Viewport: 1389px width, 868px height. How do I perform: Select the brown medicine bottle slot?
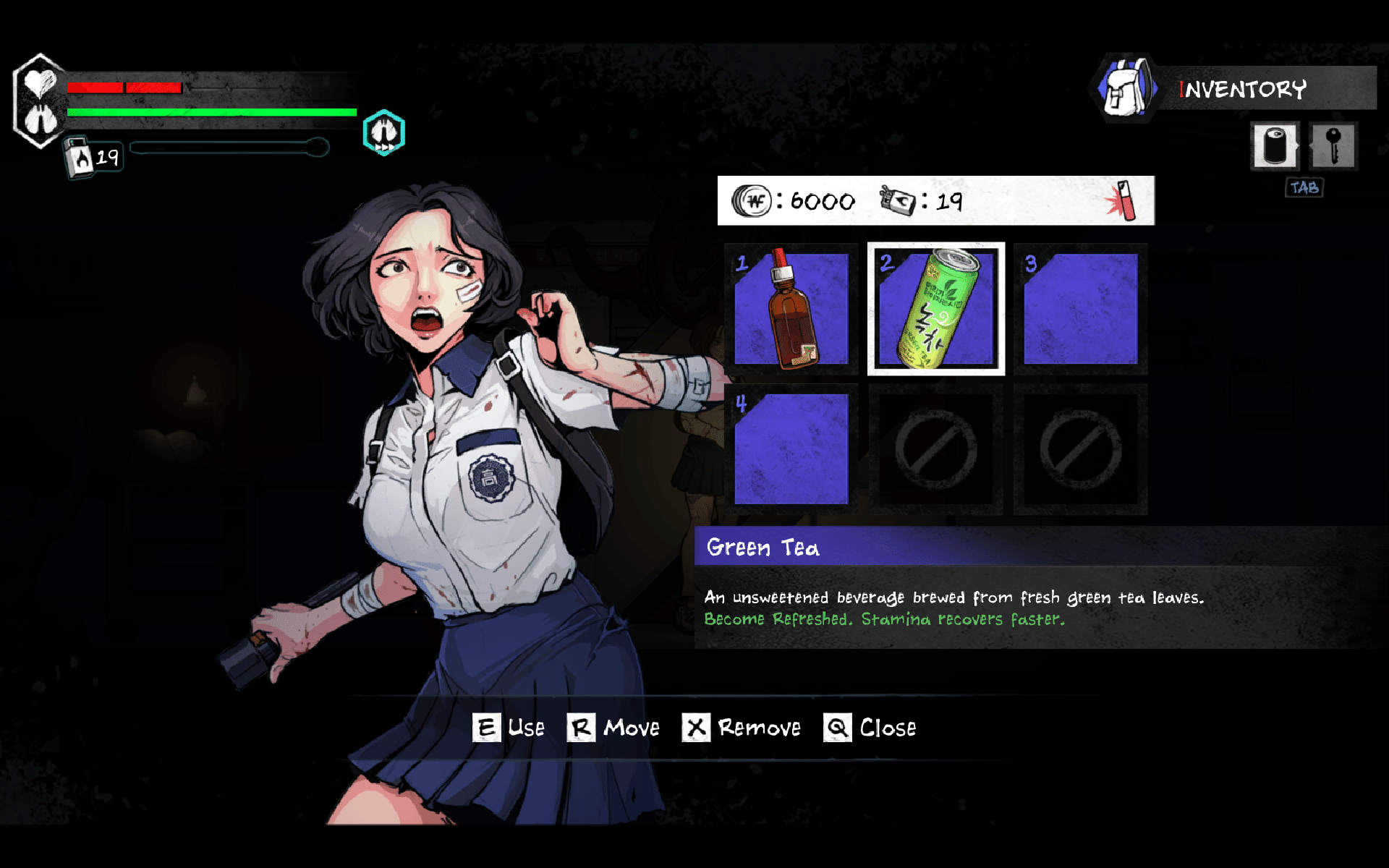click(x=791, y=309)
